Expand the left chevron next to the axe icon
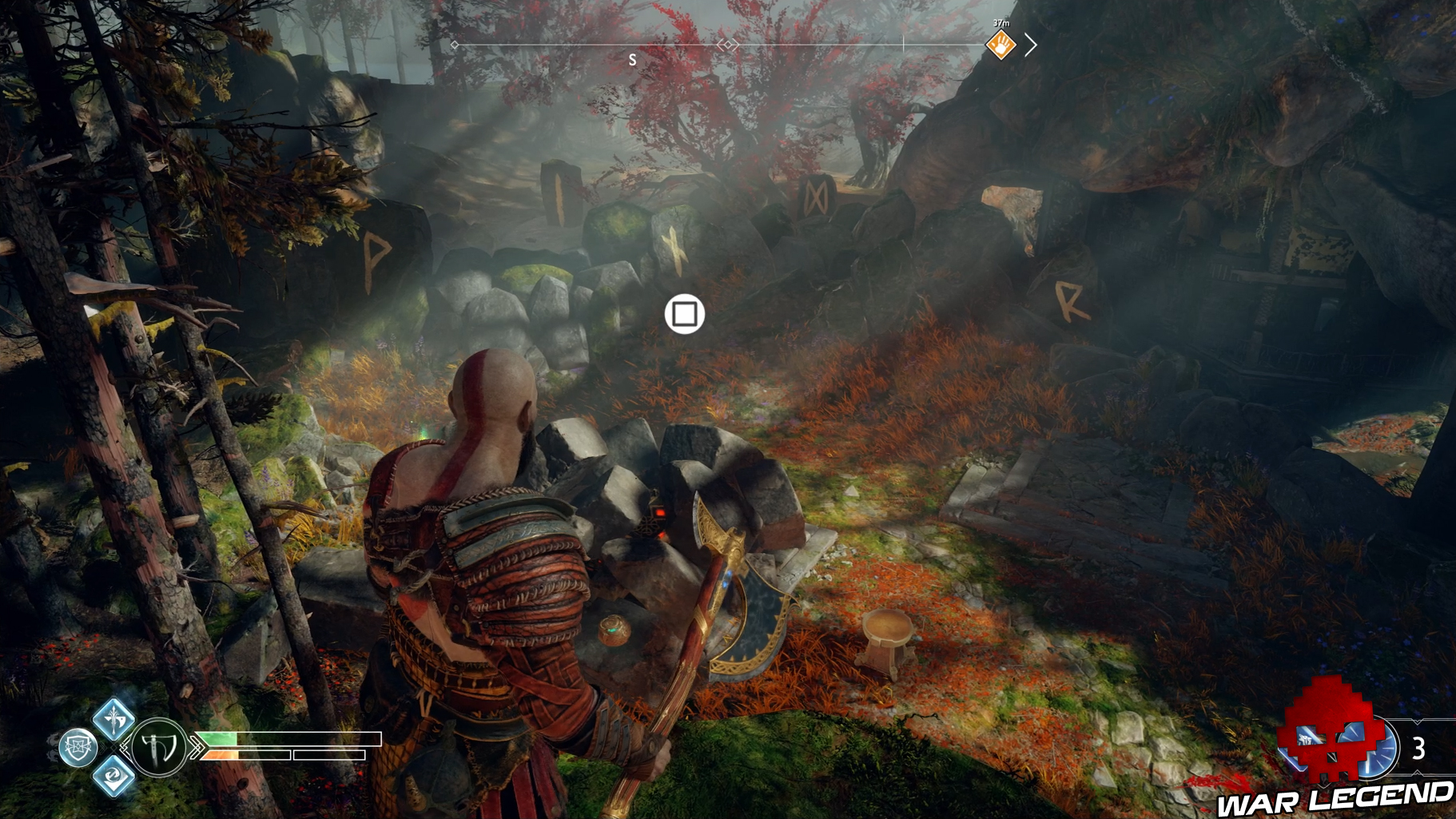1456x819 pixels. (125, 748)
